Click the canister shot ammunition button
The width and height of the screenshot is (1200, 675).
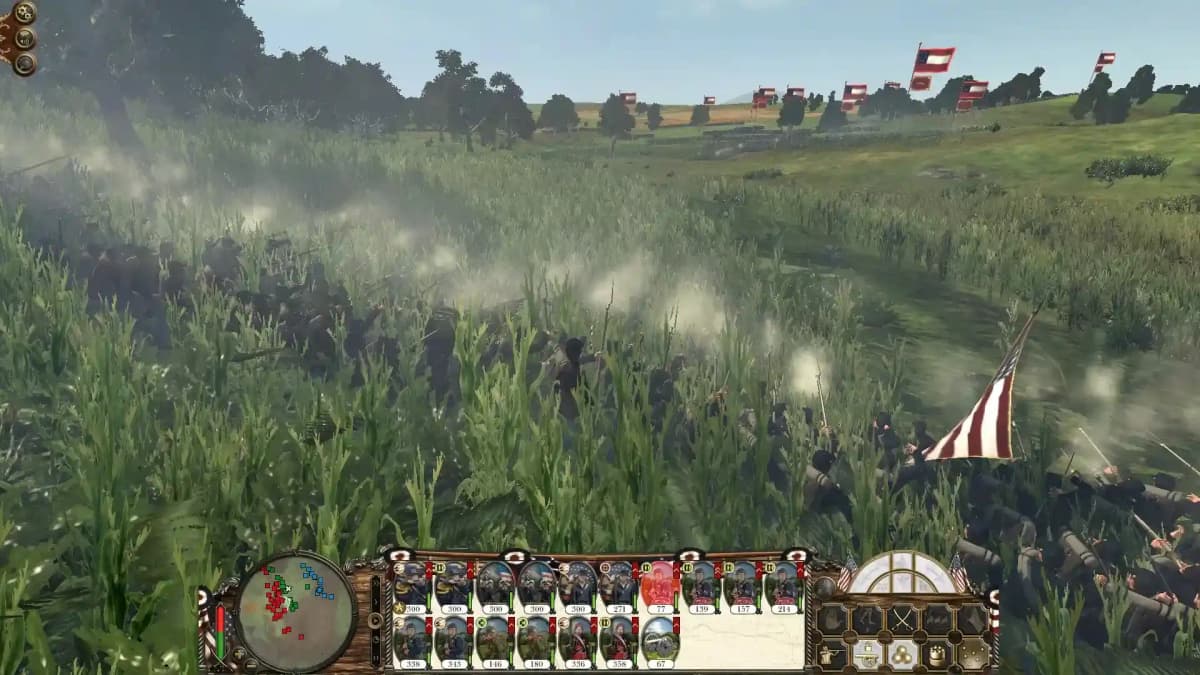937,654
